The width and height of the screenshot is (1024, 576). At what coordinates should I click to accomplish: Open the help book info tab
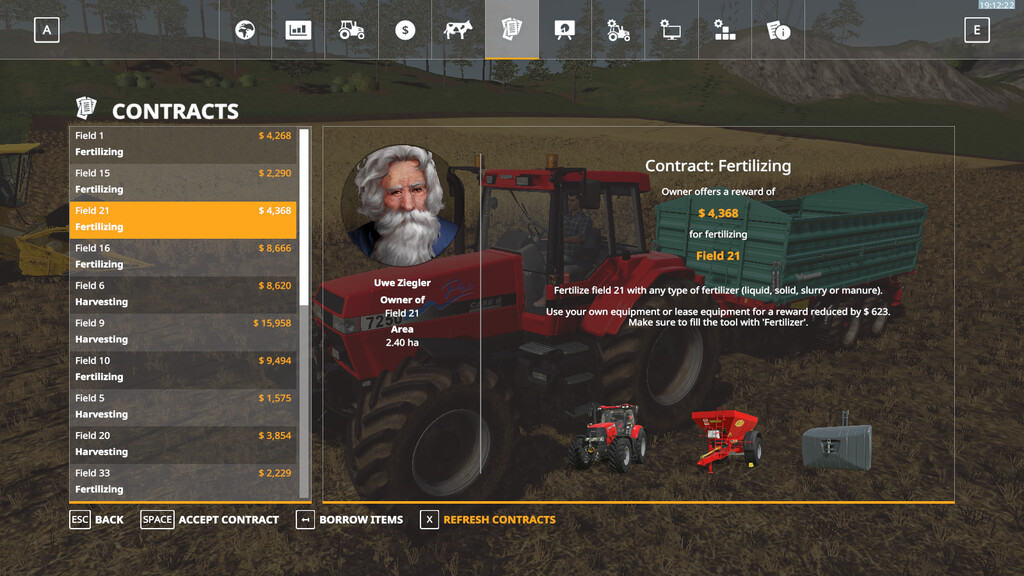(x=778, y=30)
